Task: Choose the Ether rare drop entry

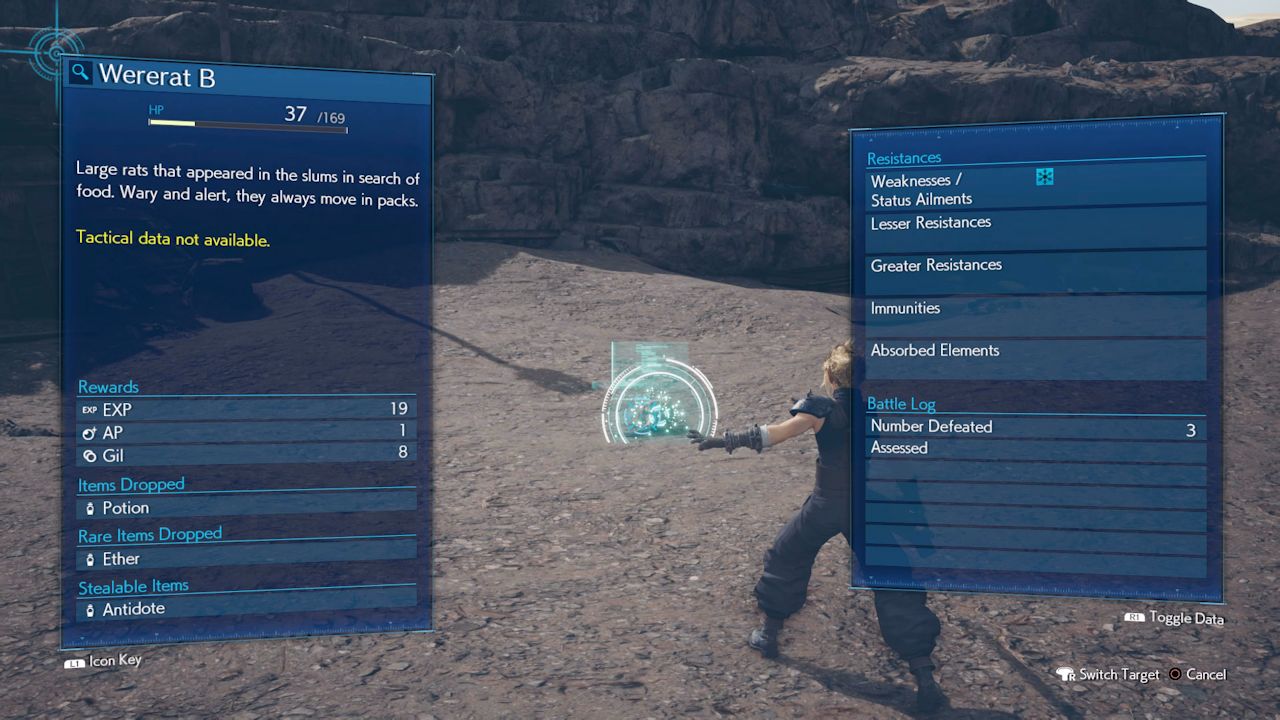Action: point(246,559)
